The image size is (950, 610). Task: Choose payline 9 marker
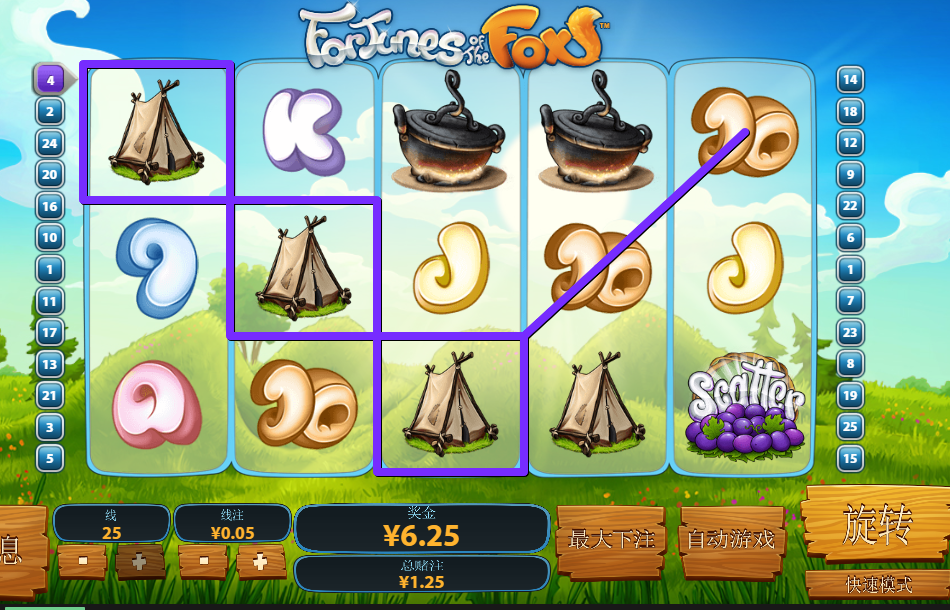[x=850, y=174]
